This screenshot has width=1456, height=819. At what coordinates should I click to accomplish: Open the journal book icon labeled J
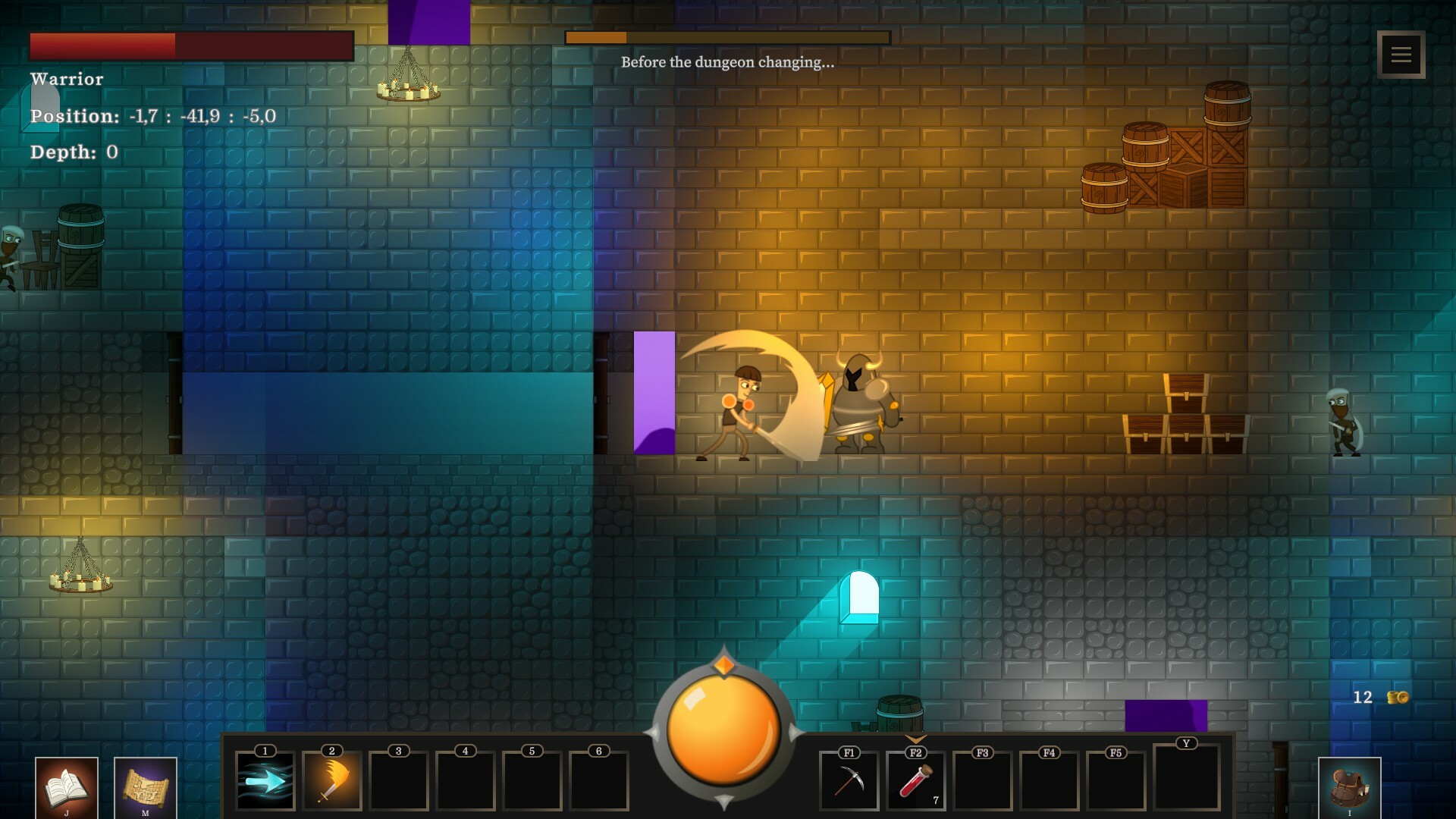click(67, 785)
